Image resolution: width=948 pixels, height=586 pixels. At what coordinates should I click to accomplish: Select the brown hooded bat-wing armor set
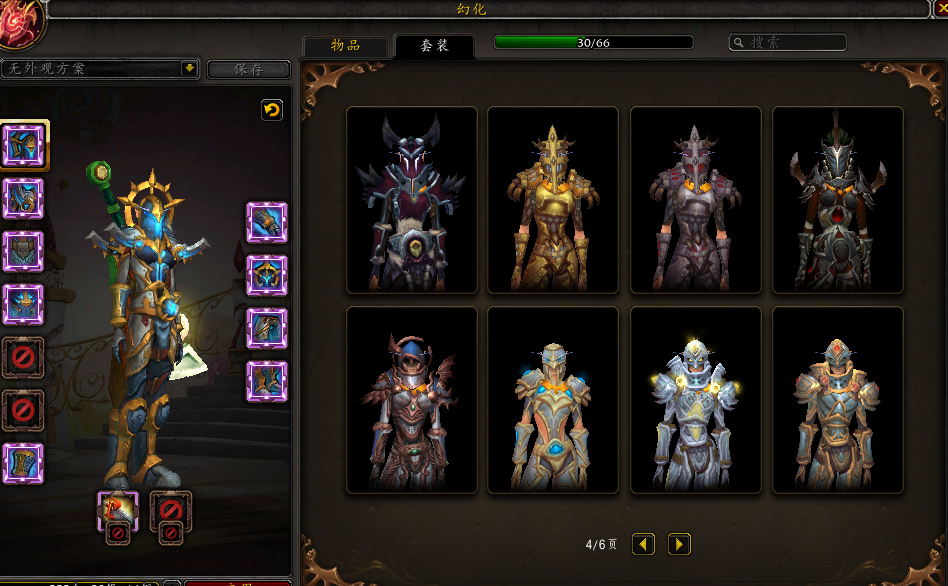click(412, 400)
